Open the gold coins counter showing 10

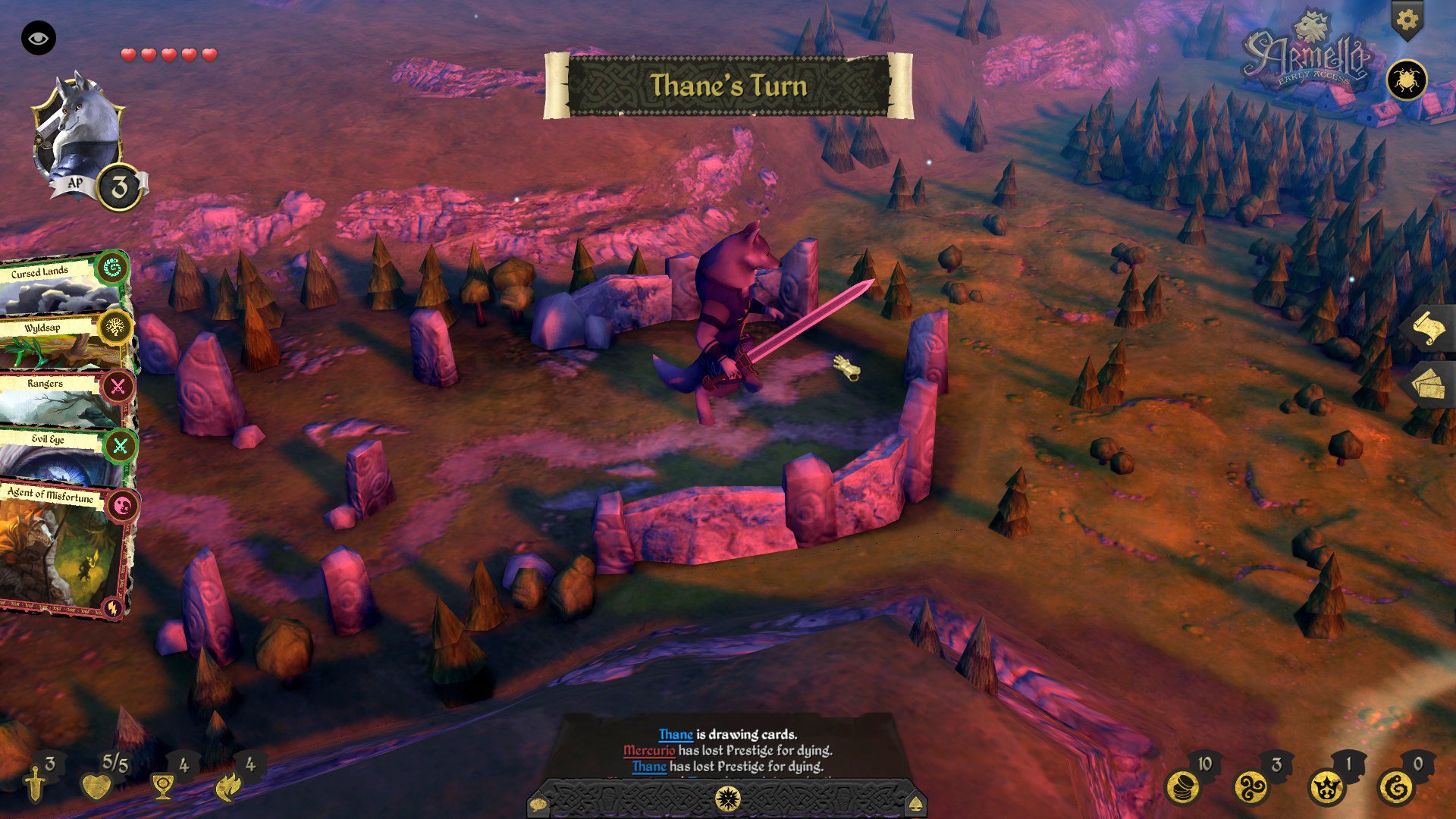[x=1182, y=788]
